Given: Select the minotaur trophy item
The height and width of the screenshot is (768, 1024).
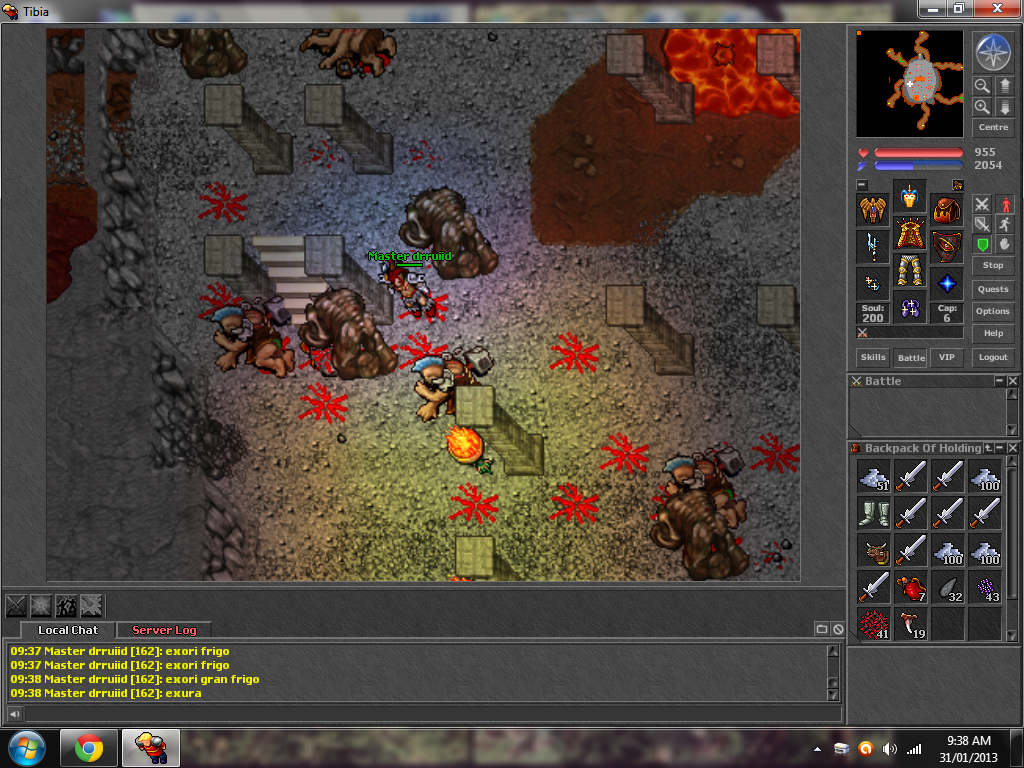Looking at the screenshot, I should point(873,550).
